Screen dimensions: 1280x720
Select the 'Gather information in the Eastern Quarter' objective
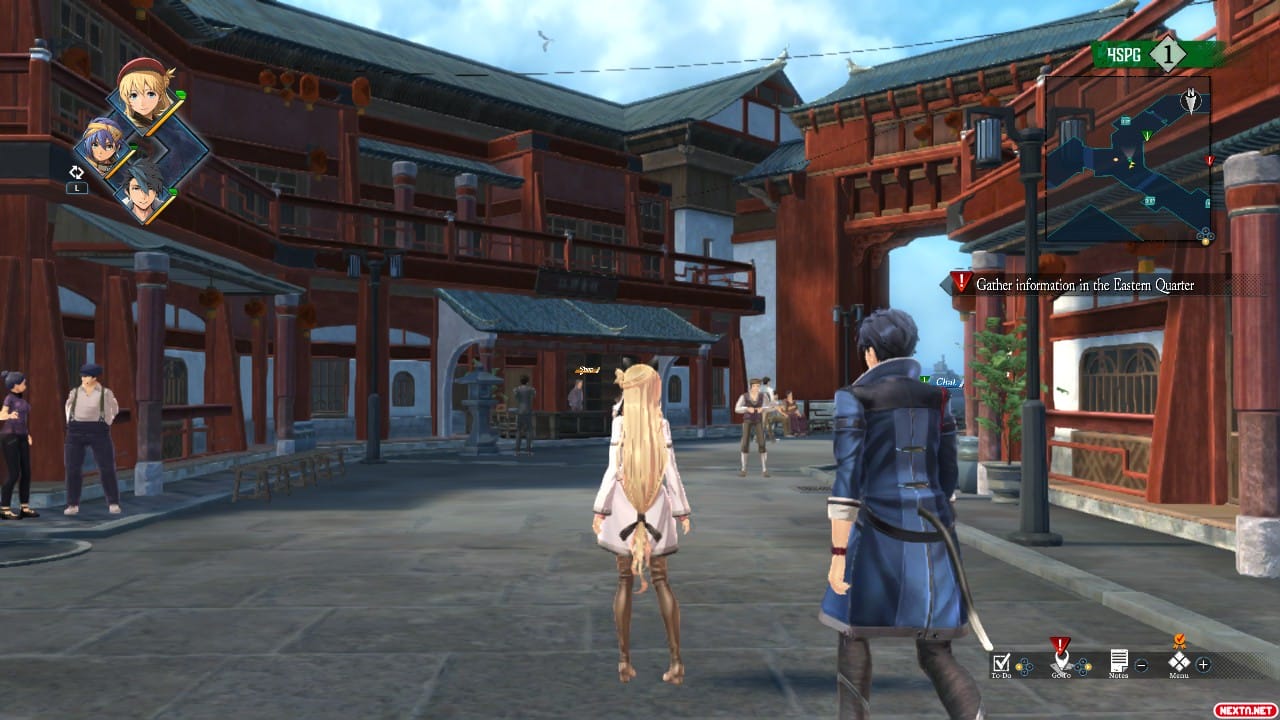click(x=1084, y=285)
